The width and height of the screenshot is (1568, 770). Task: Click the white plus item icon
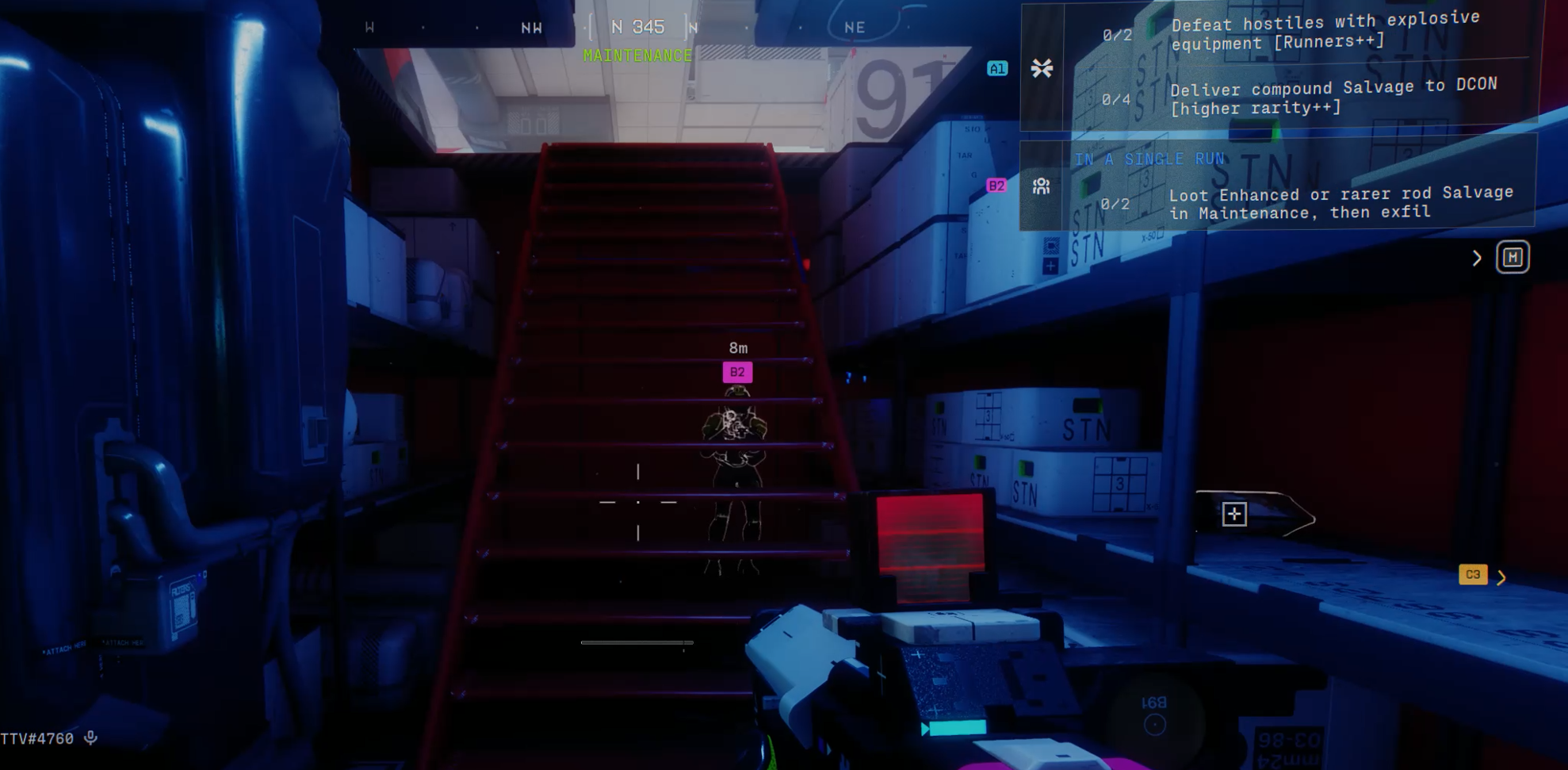(x=1233, y=514)
